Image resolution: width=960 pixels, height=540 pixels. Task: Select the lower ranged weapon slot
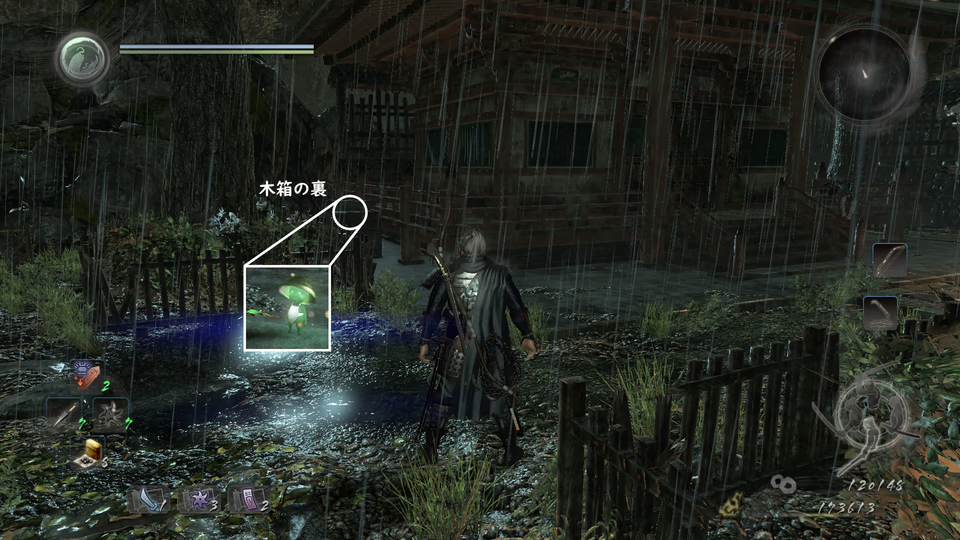click(x=880, y=312)
